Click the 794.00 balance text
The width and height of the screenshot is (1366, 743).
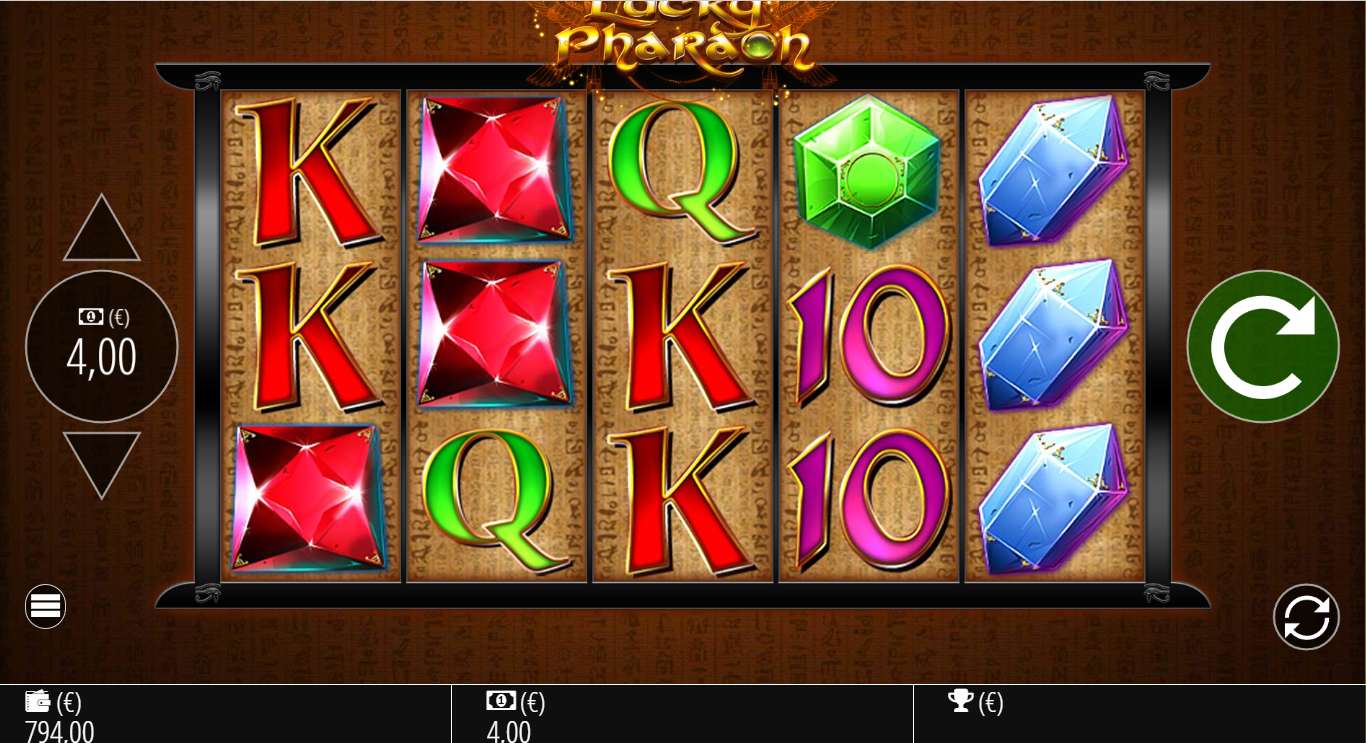tap(58, 731)
